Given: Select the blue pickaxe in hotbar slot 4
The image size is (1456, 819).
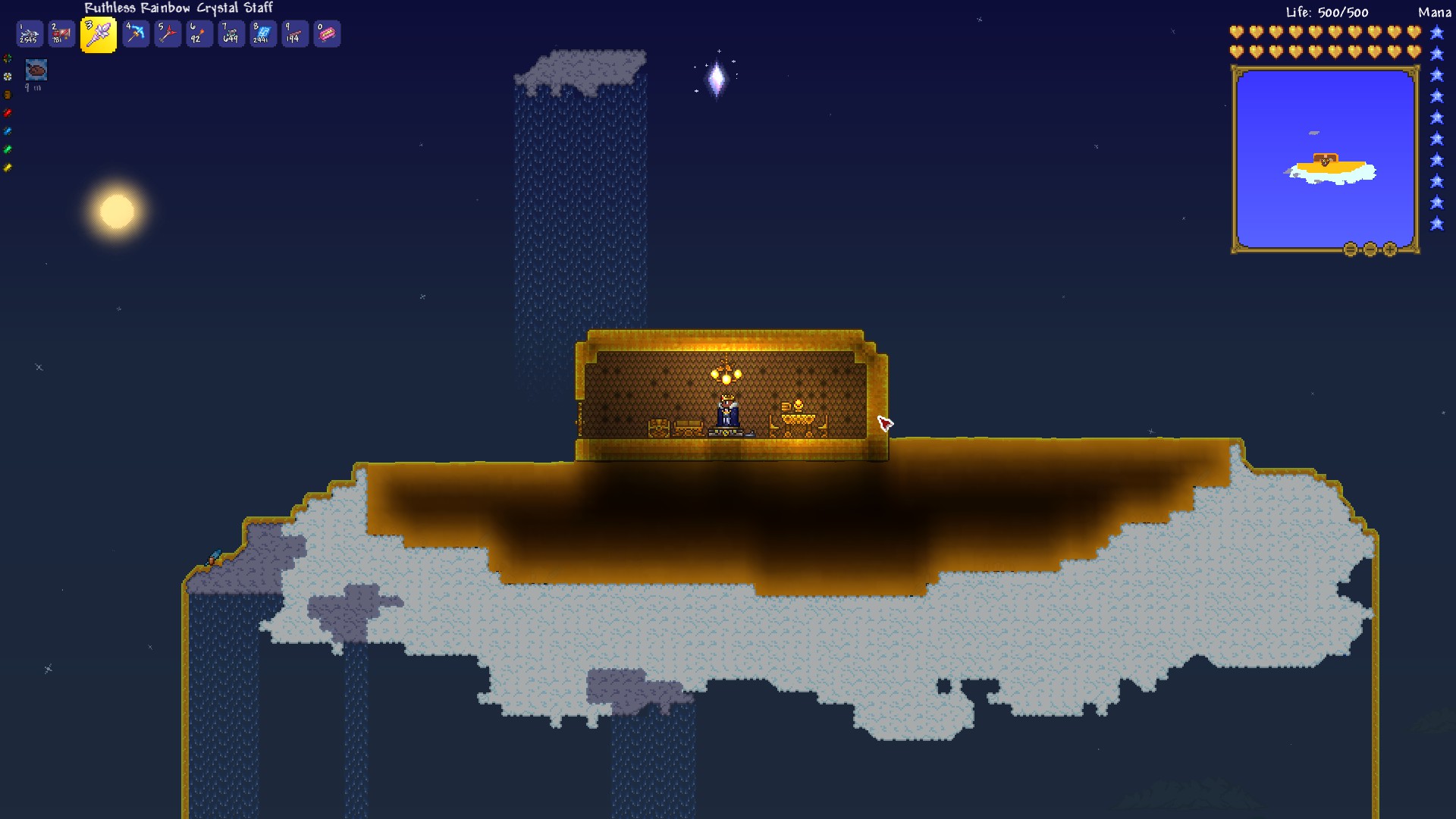Looking at the screenshot, I should pos(136,33).
